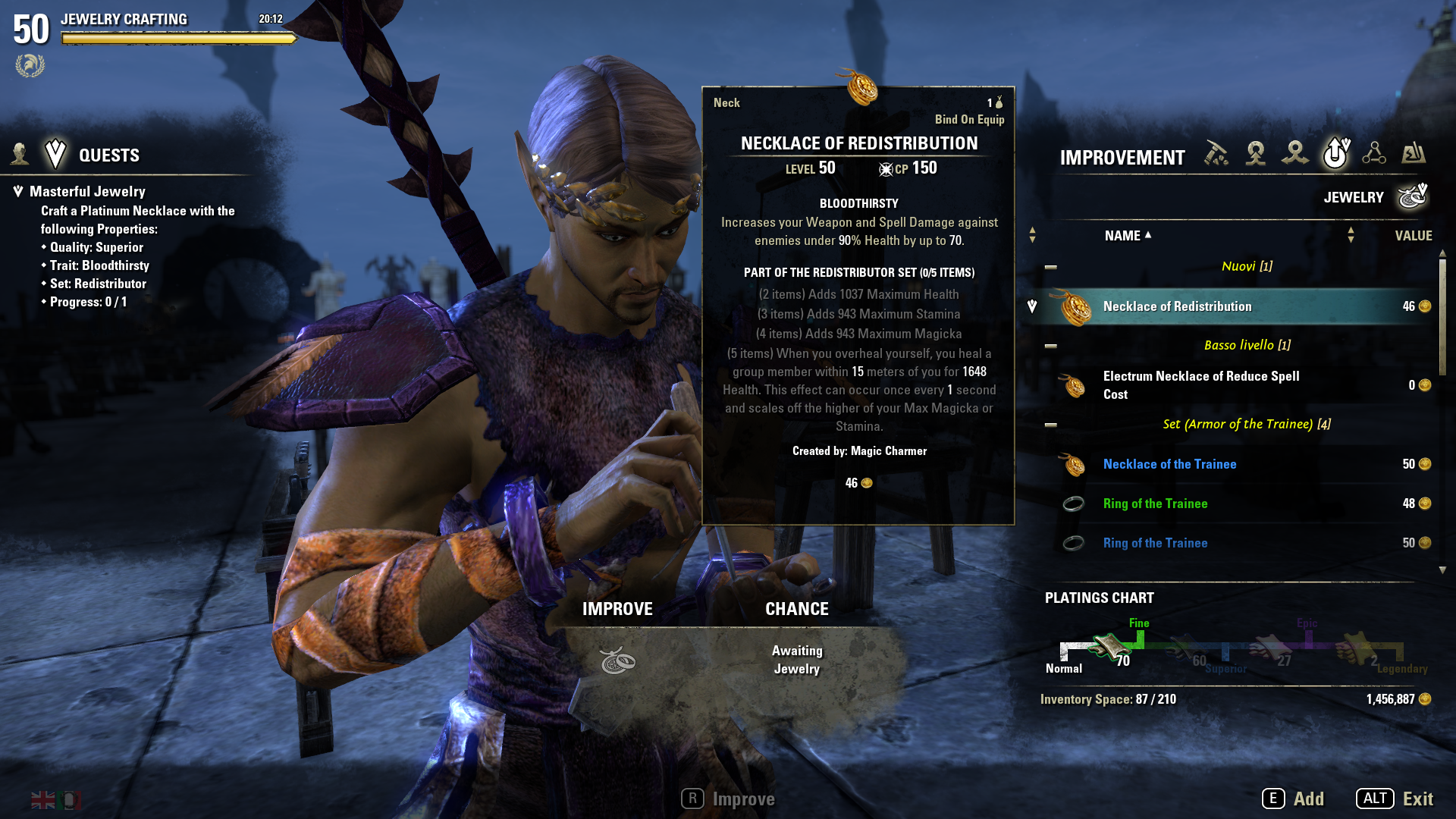Switch to the Refine tab

pos(1216,153)
